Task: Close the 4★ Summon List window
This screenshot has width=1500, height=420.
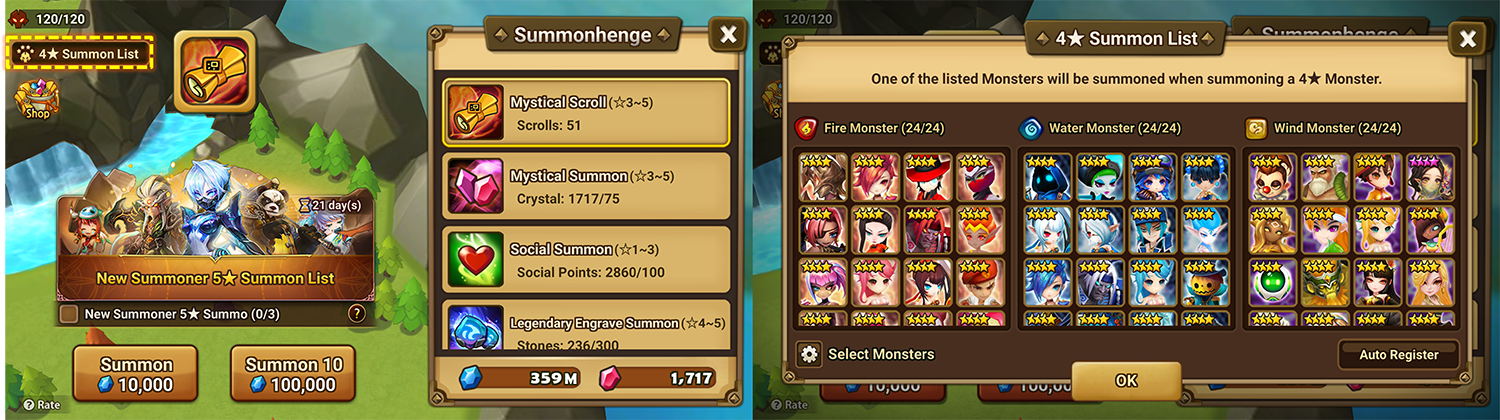Action: [1467, 39]
